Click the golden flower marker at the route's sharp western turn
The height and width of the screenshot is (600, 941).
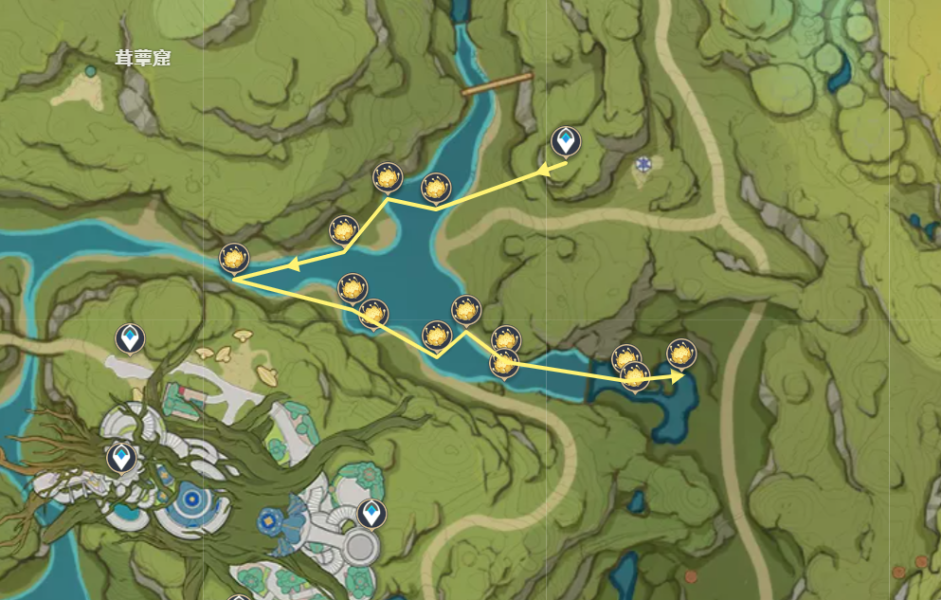(233, 258)
